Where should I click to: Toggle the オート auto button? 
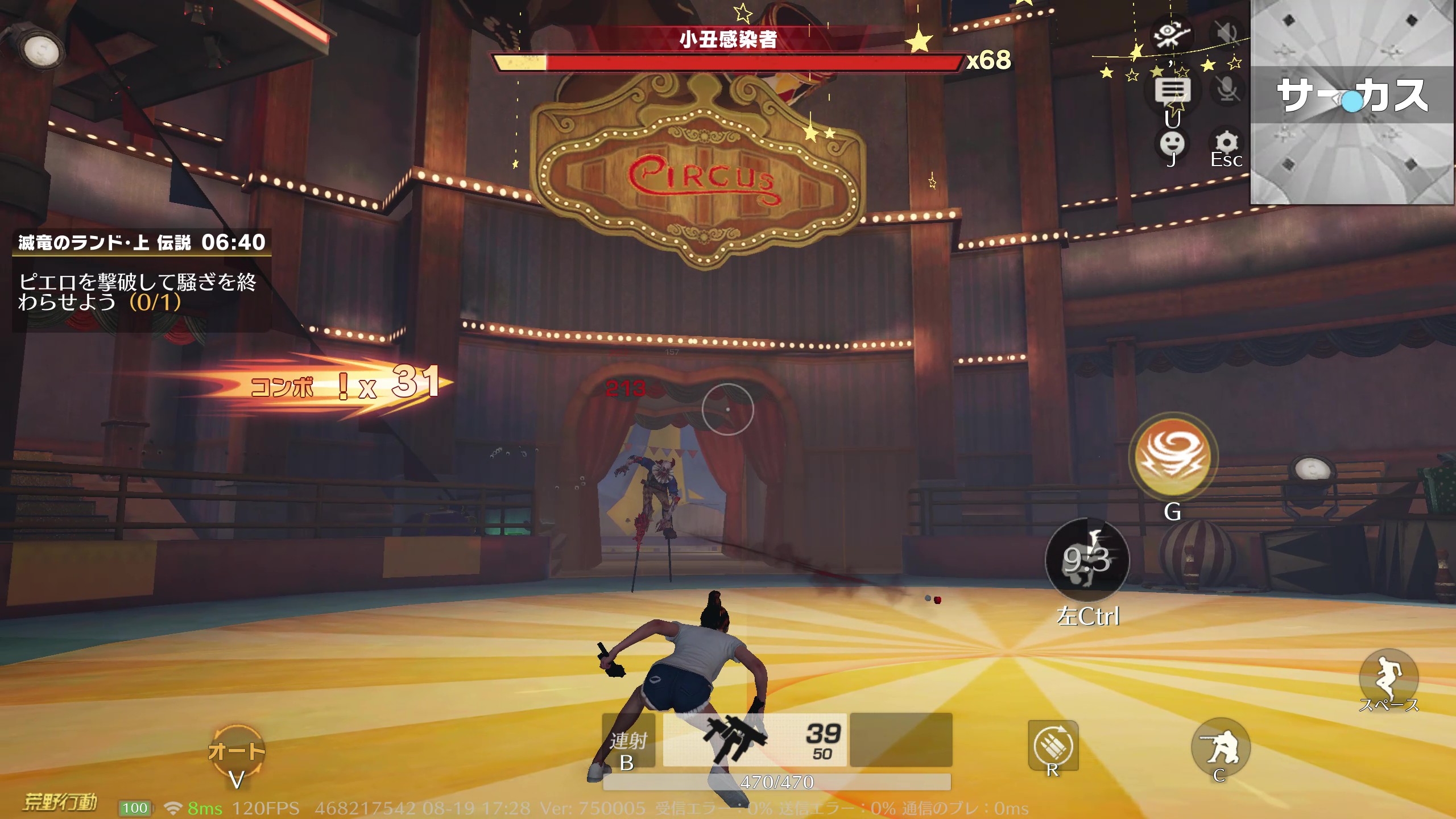(x=237, y=752)
